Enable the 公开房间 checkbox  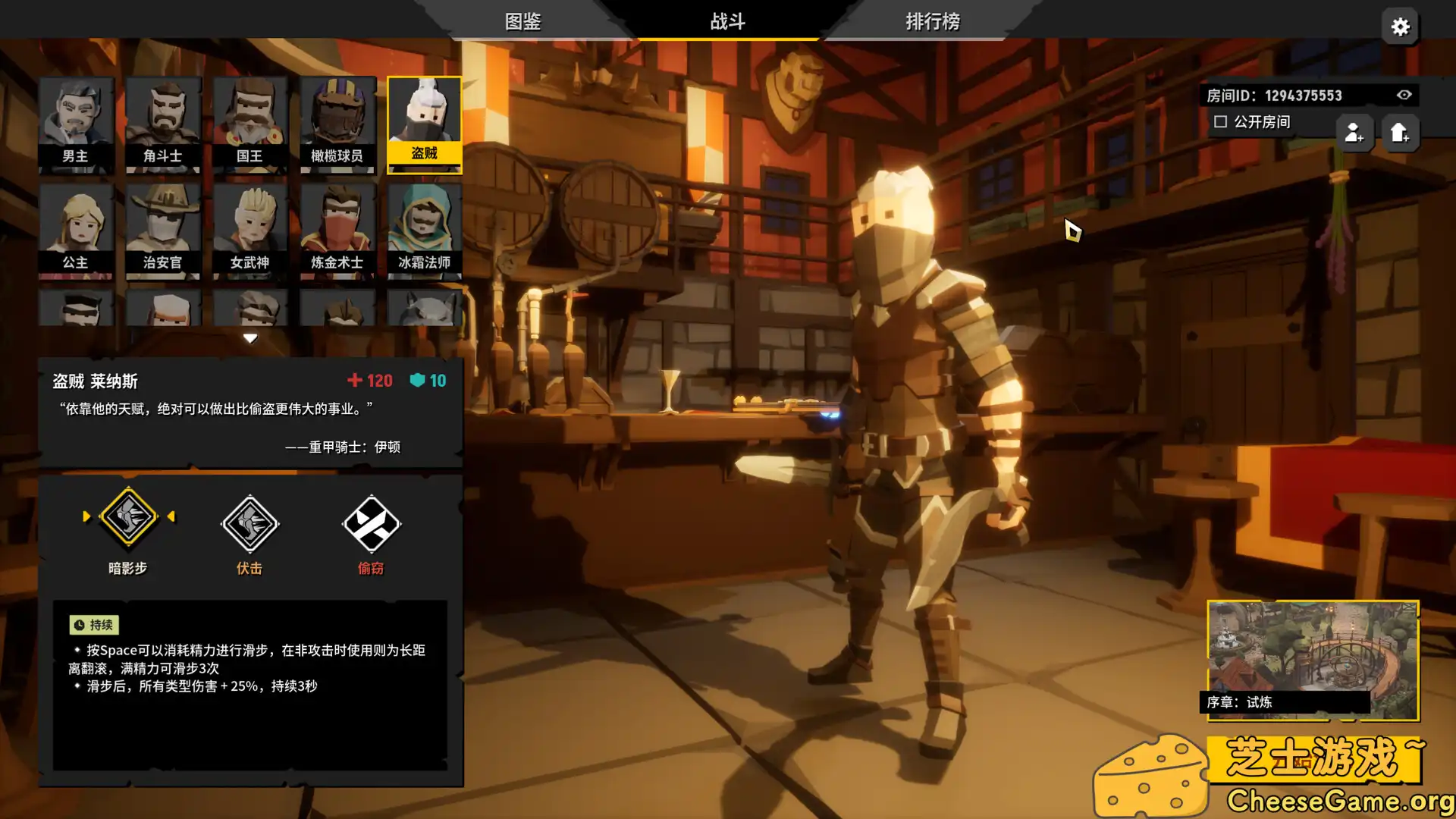click(x=1220, y=121)
